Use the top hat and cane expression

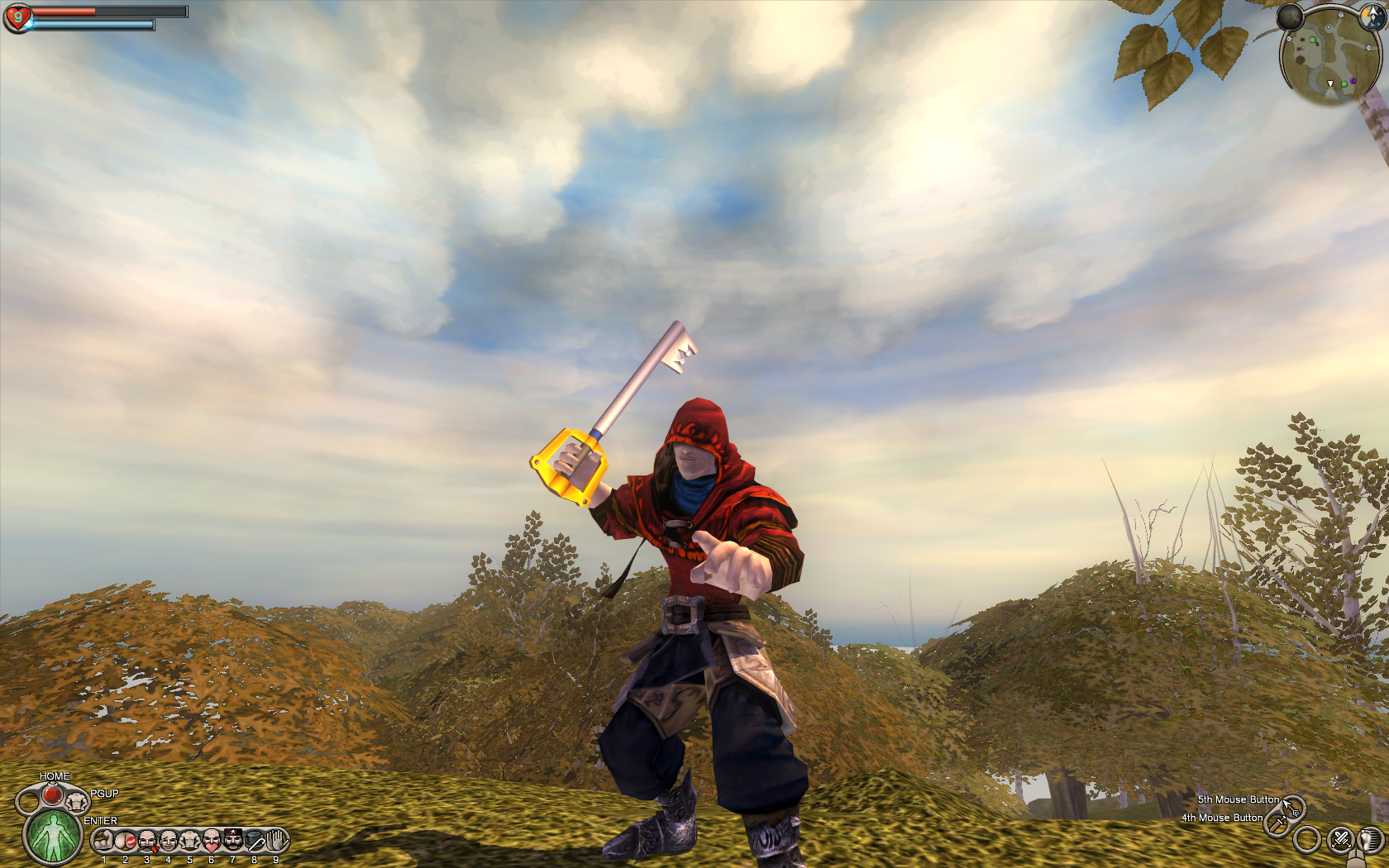point(255,842)
